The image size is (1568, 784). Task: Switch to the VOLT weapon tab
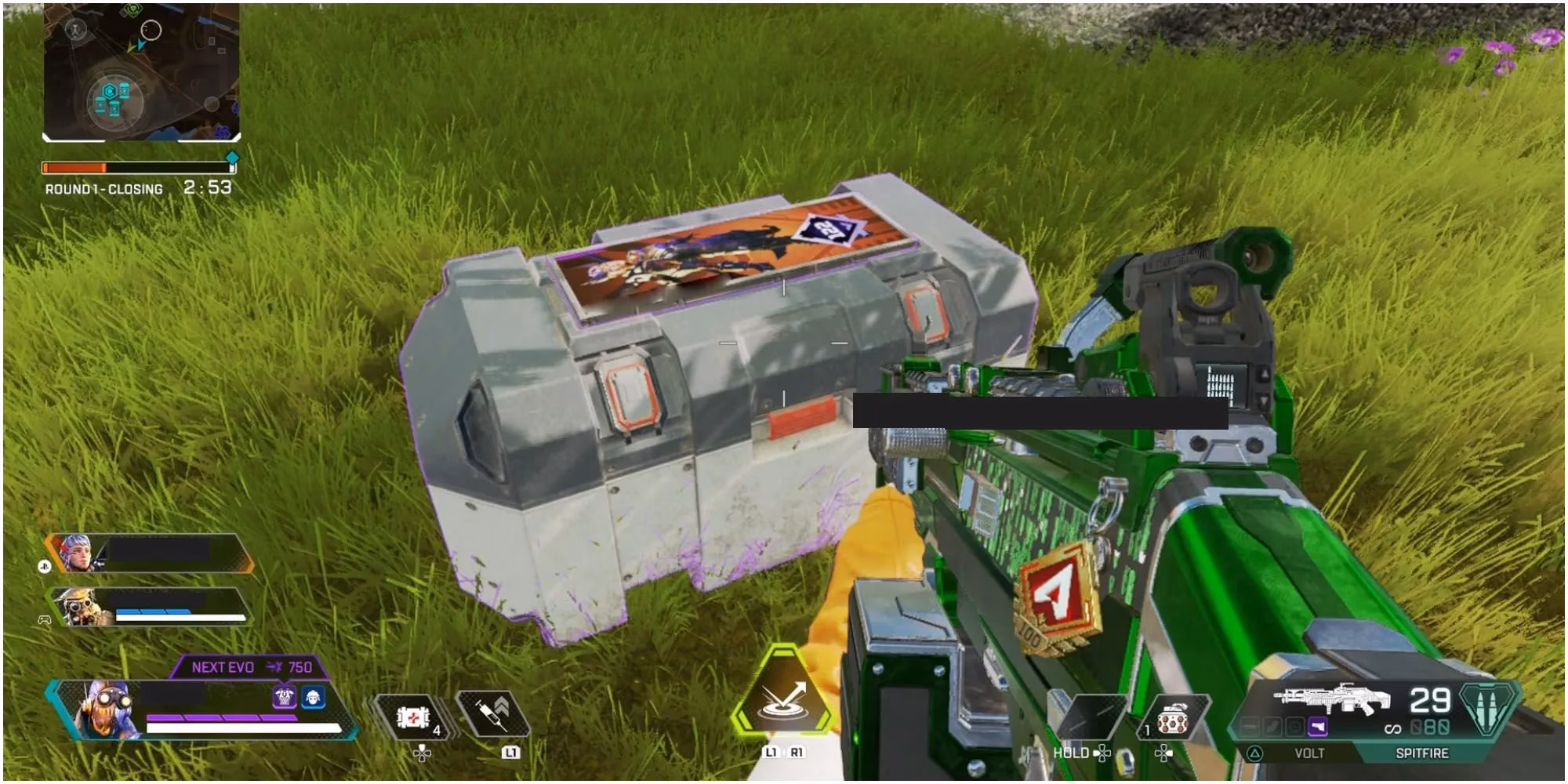point(1310,753)
